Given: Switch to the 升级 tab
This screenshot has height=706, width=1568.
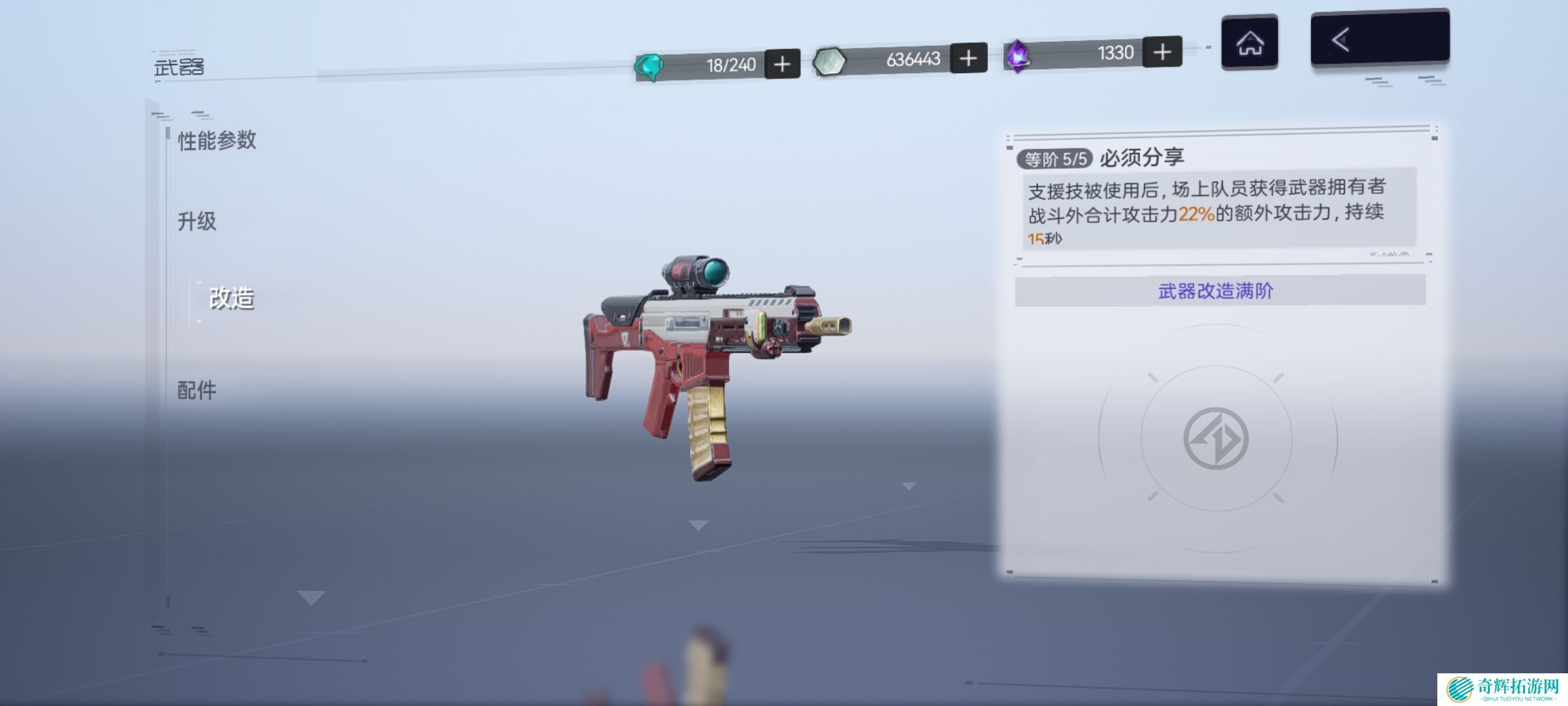Looking at the screenshot, I should click(197, 222).
